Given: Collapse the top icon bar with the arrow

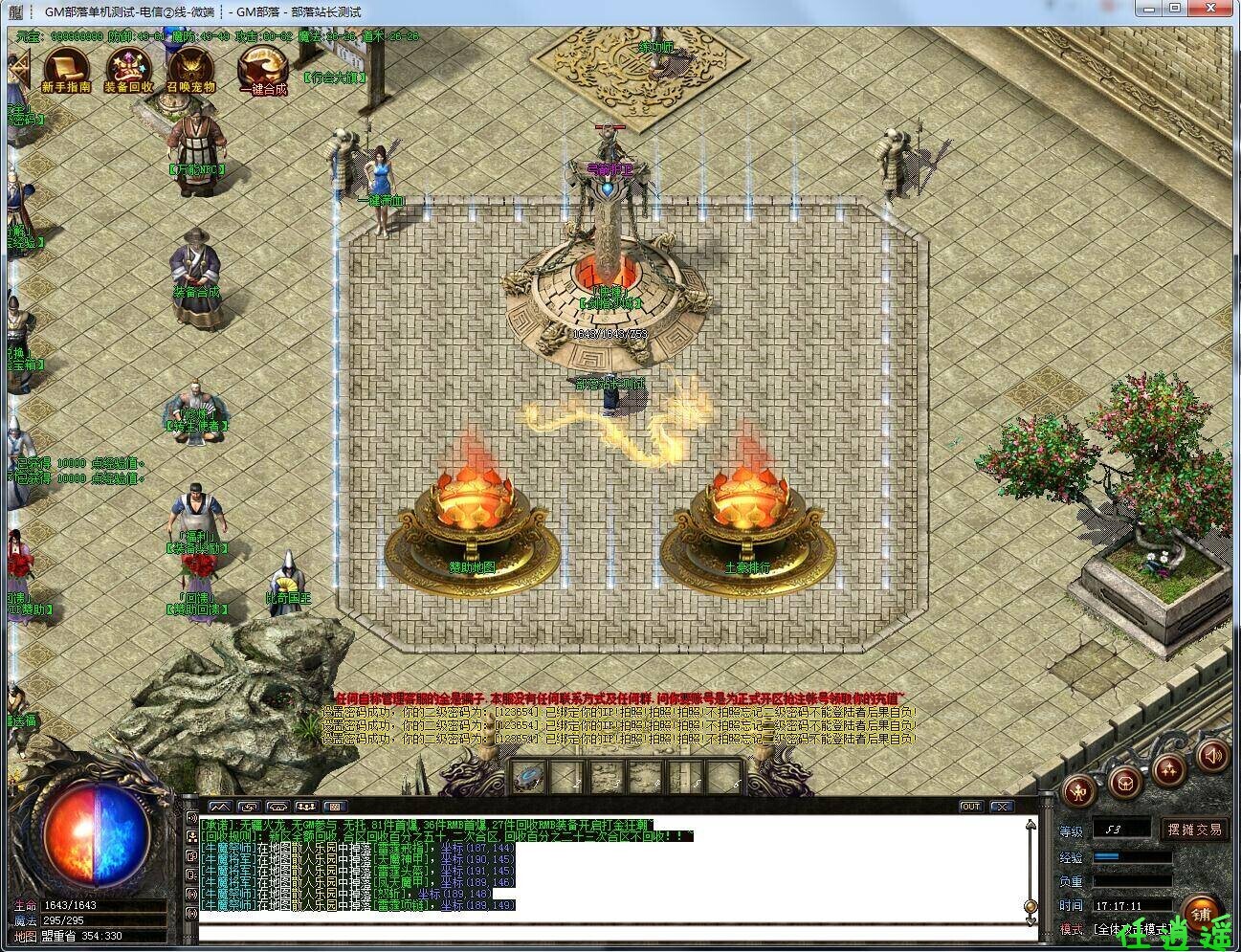Looking at the screenshot, I should tap(18, 69).
